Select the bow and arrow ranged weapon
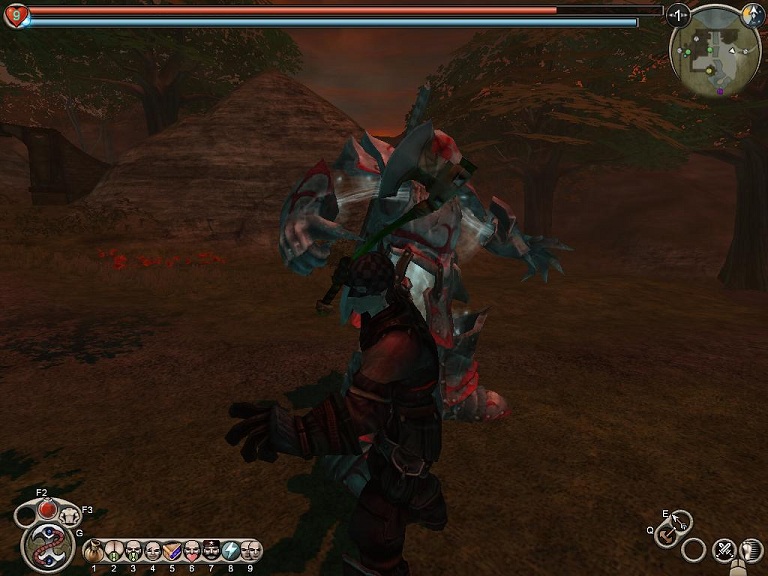 click(681, 521)
